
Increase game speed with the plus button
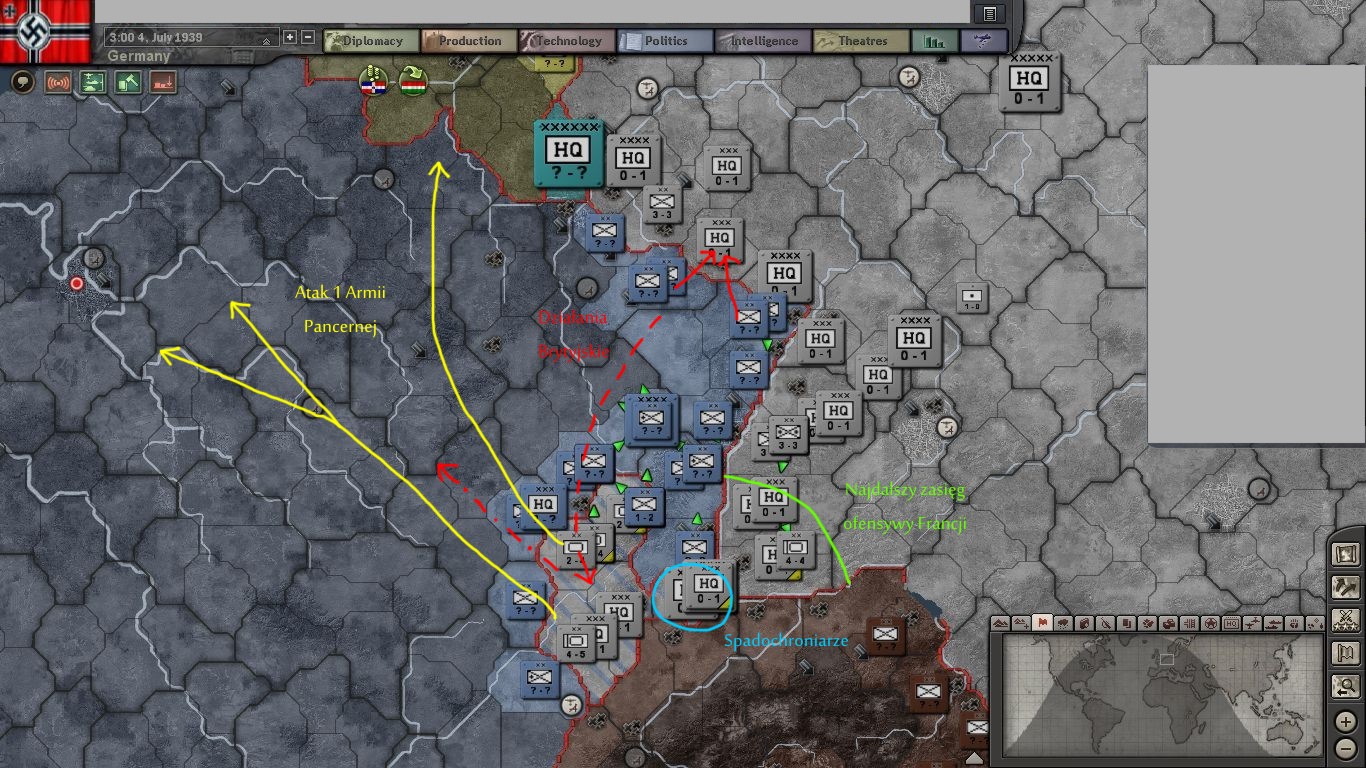[x=290, y=37]
